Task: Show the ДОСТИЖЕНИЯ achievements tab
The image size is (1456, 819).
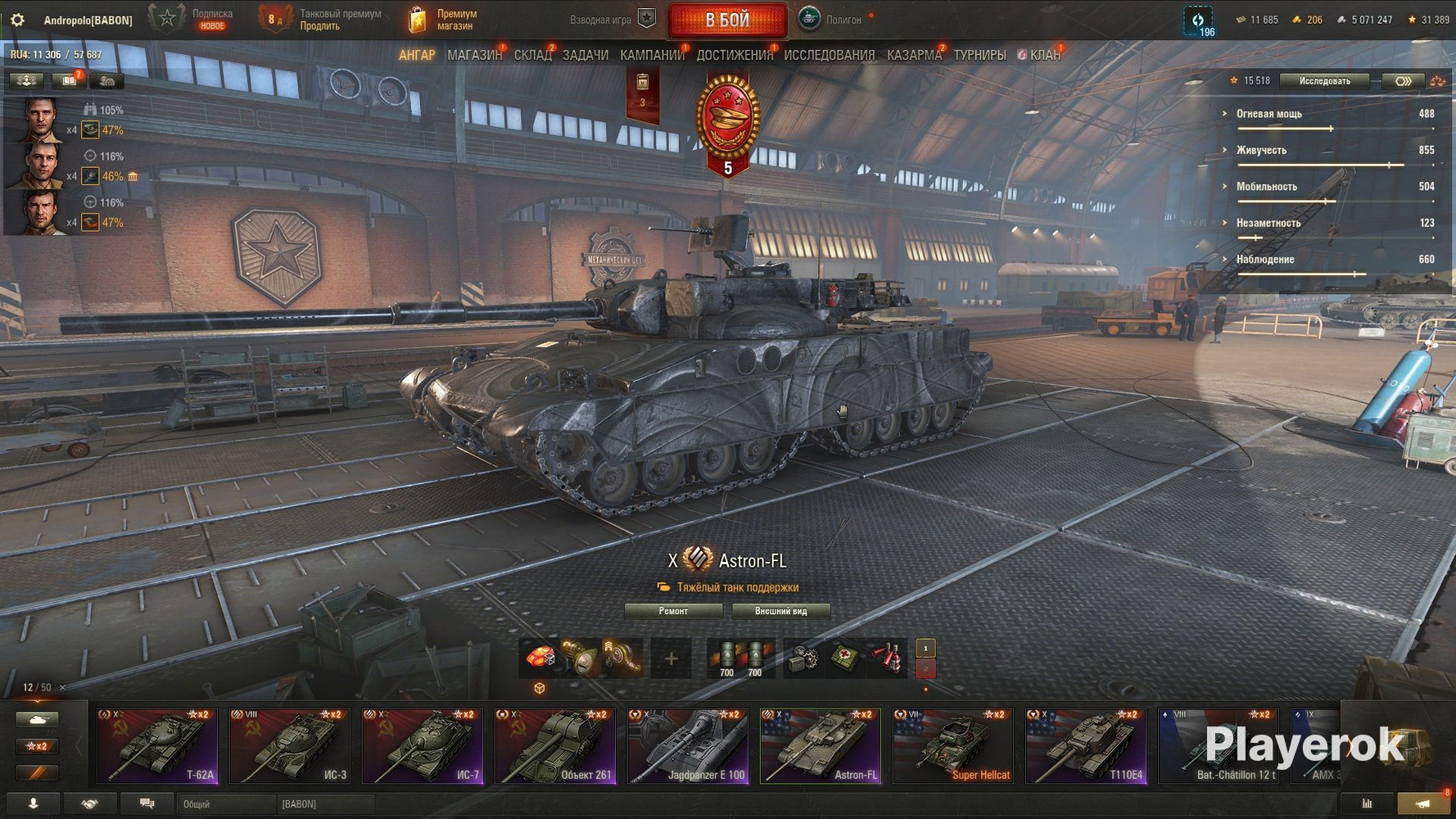Action: 735,55
